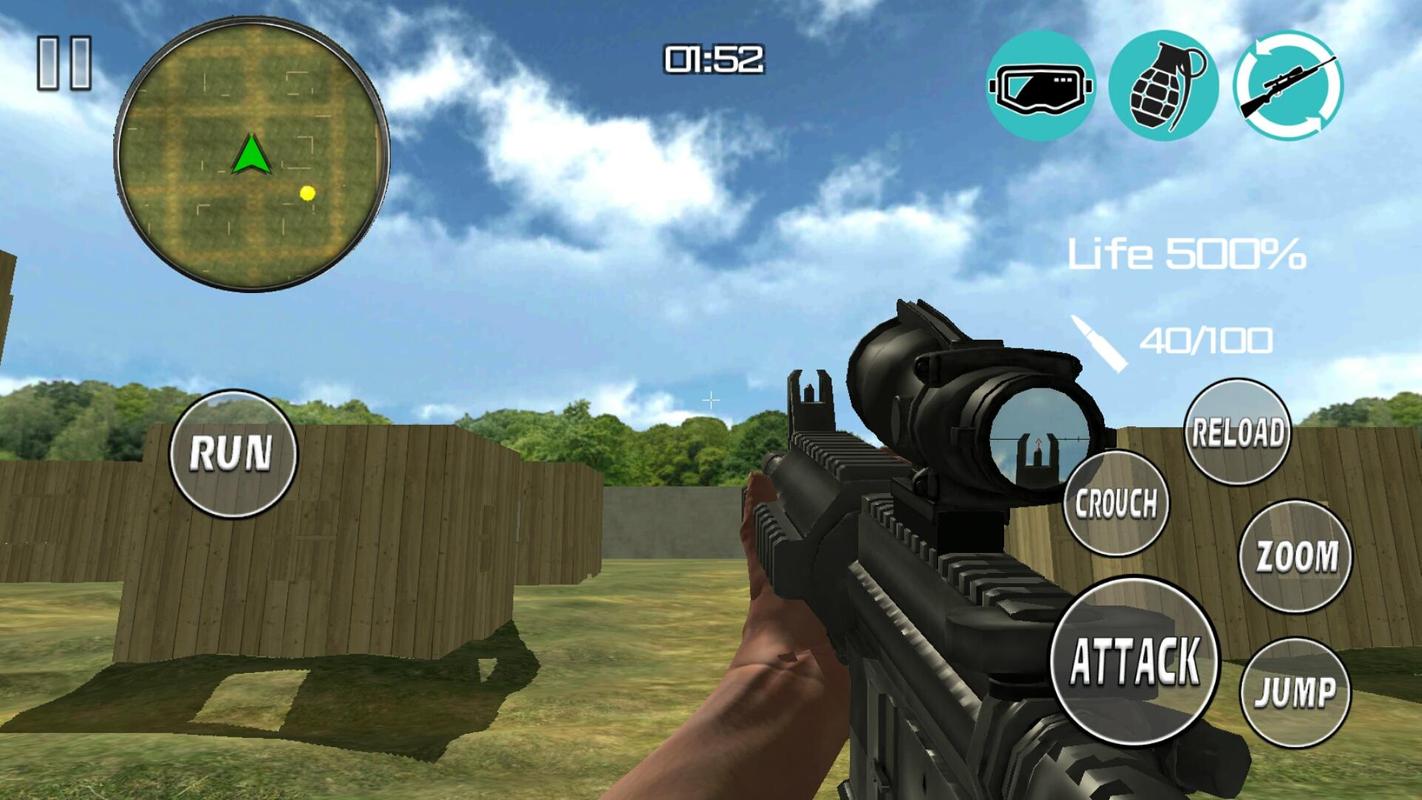Image resolution: width=1422 pixels, height=800 pixels.
Task: Activate the CROUCH button
Action: (x=1116, y=504)
